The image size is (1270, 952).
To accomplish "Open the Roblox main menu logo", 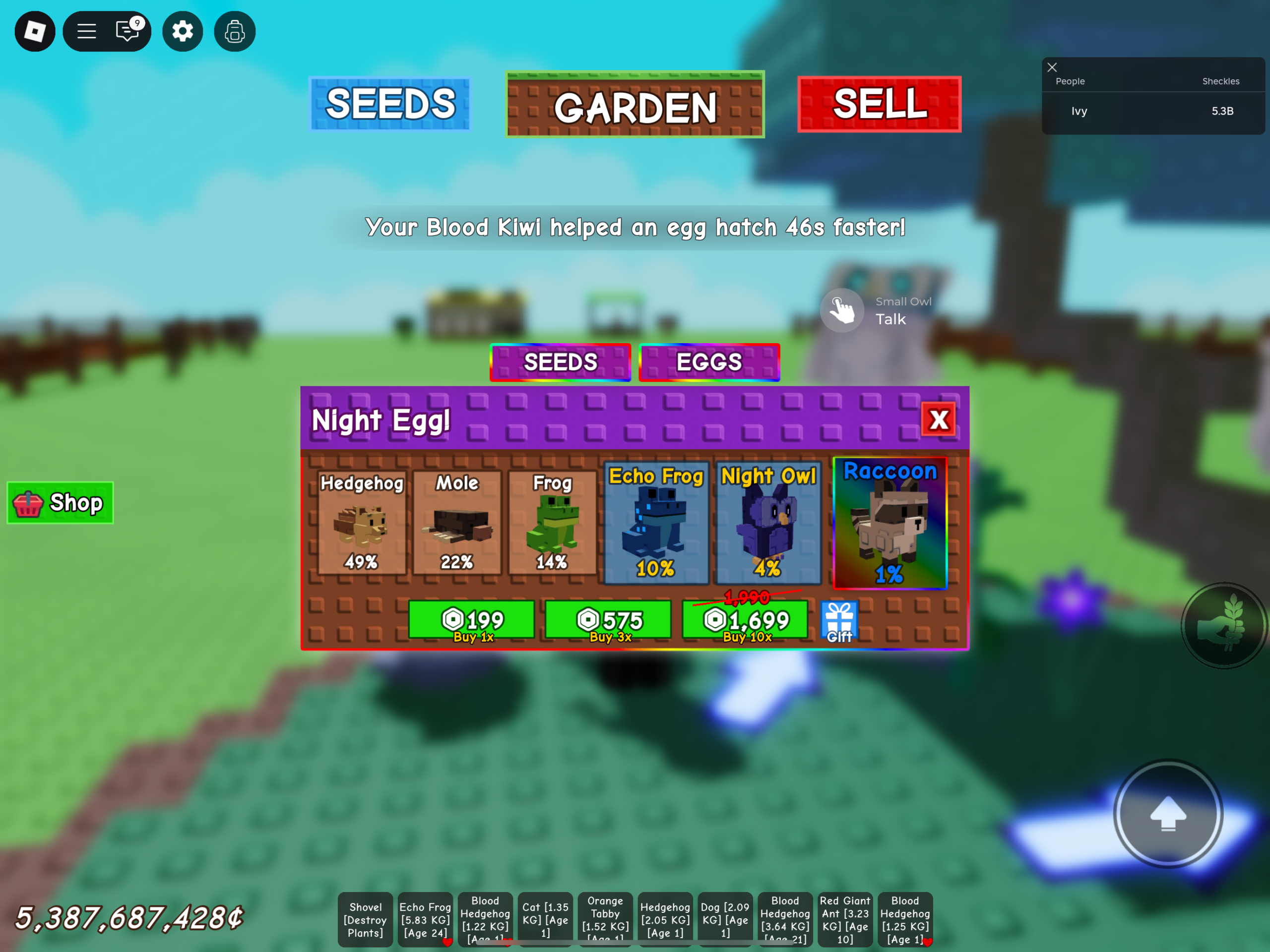I will coord(34,32).
